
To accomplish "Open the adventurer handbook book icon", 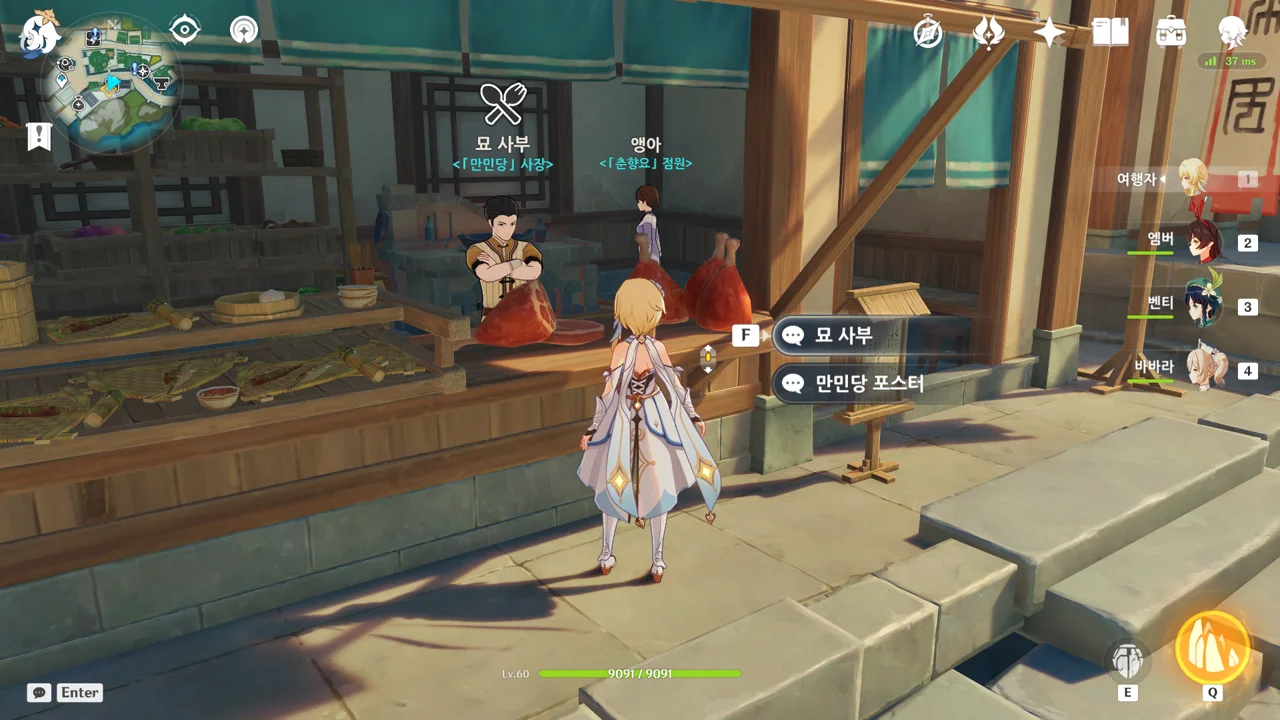I will [x=1110, y=33].
